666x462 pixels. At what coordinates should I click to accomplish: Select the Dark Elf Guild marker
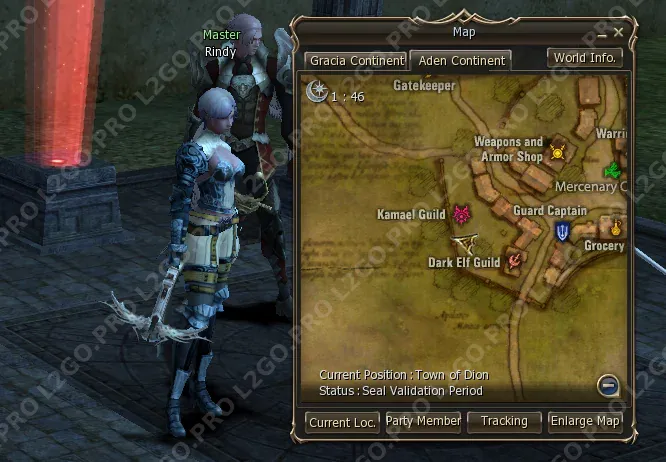click(515, 261)
